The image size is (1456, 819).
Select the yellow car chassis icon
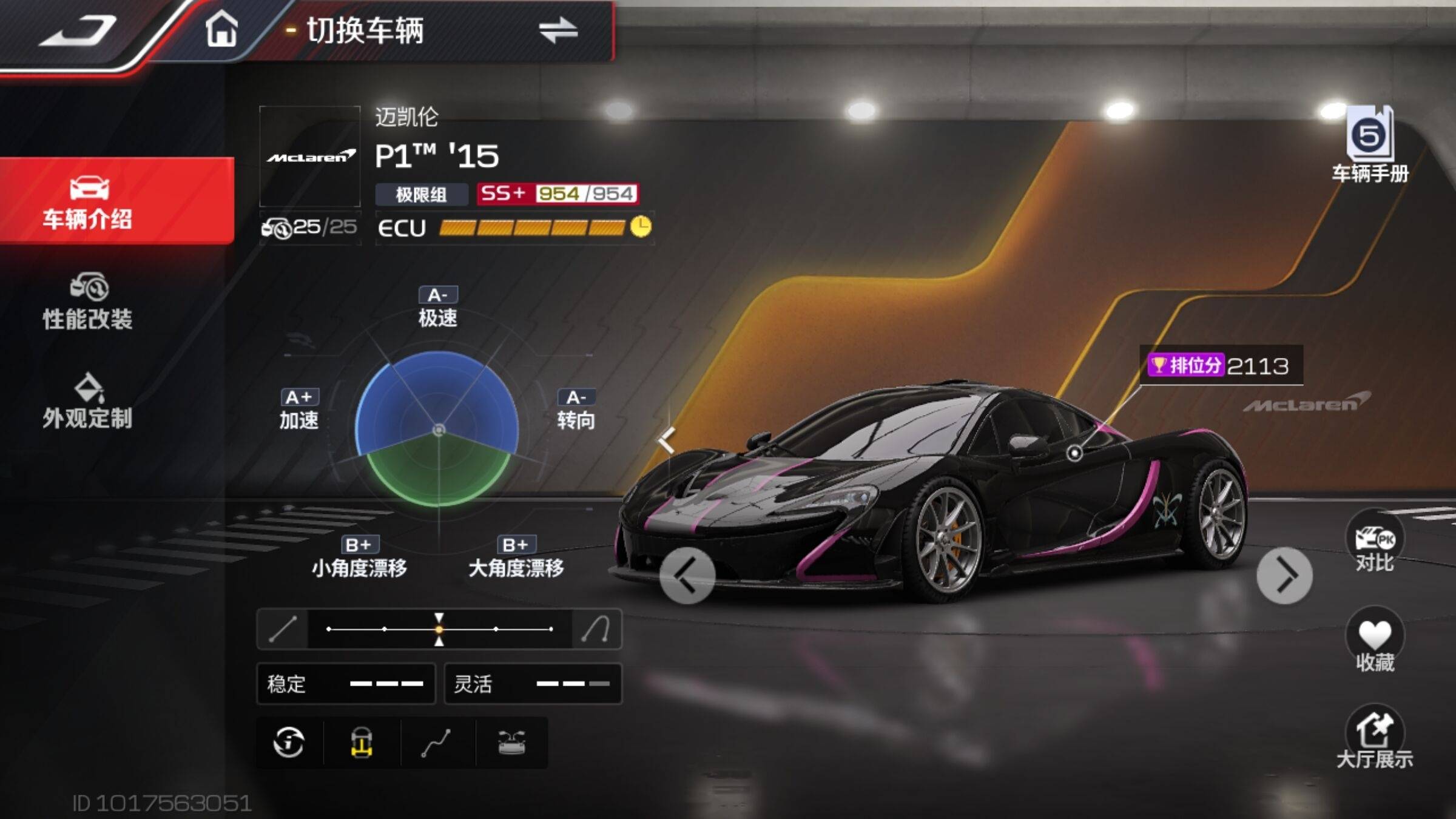click(x=362, y=743)
